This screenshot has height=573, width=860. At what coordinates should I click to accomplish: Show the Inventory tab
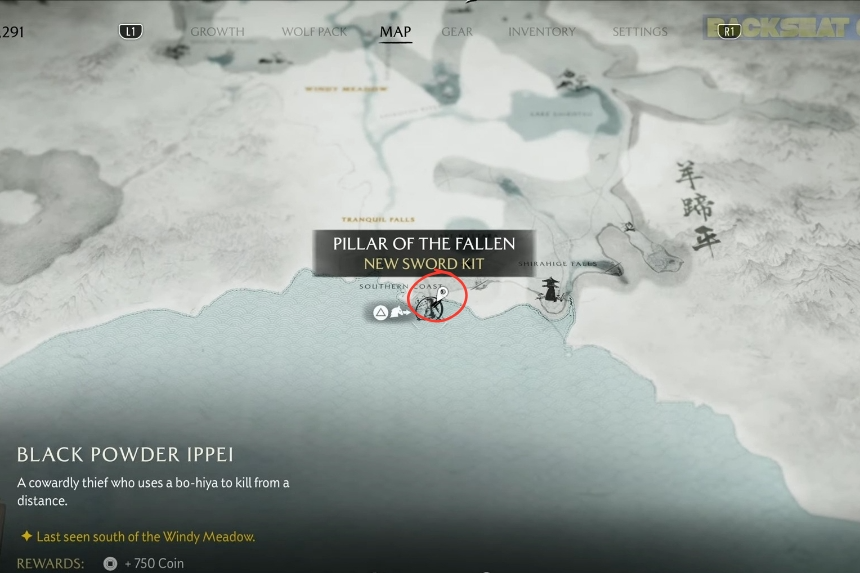tap(541, 32)
